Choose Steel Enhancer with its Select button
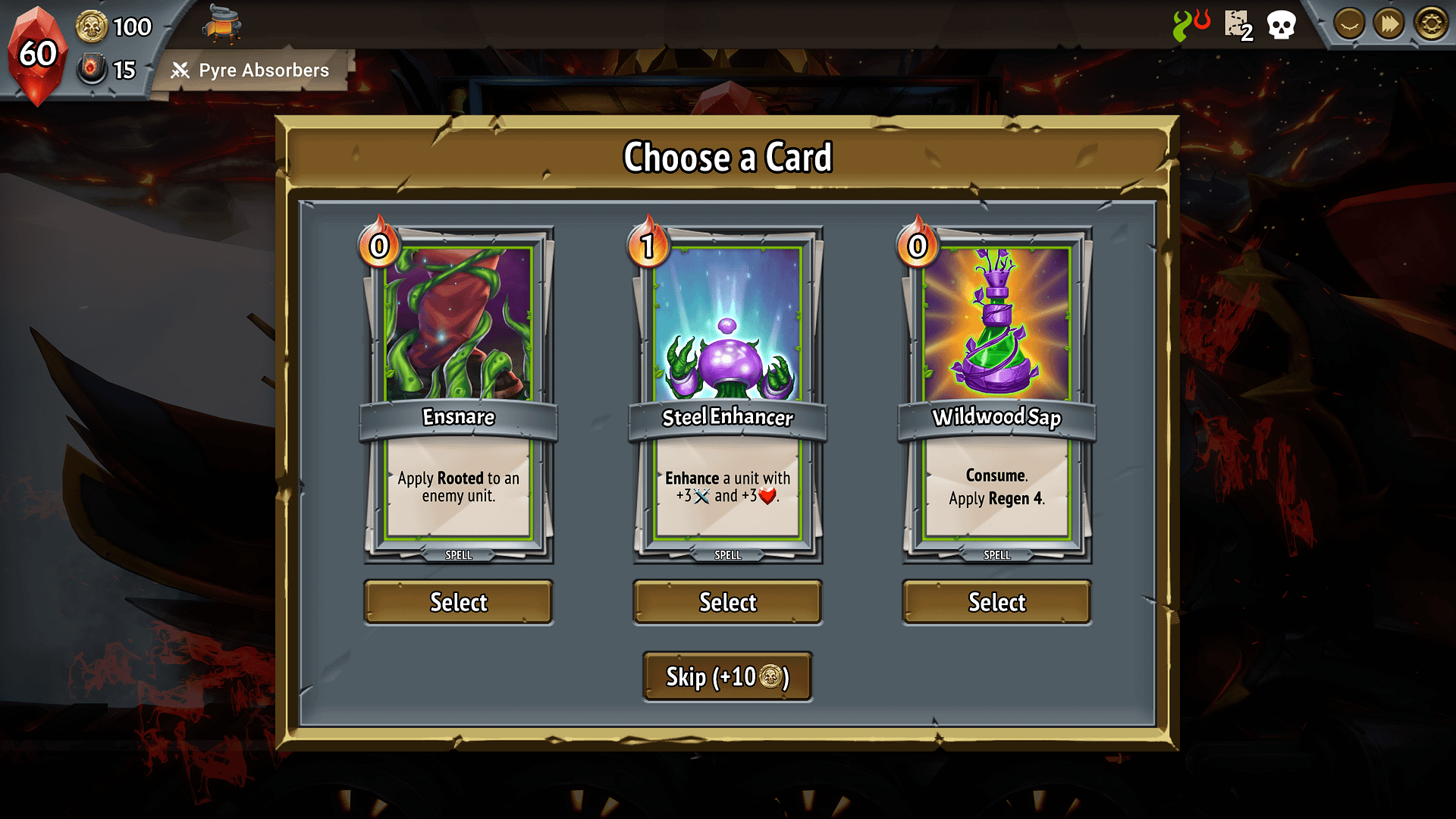 (x=727, y=602)
